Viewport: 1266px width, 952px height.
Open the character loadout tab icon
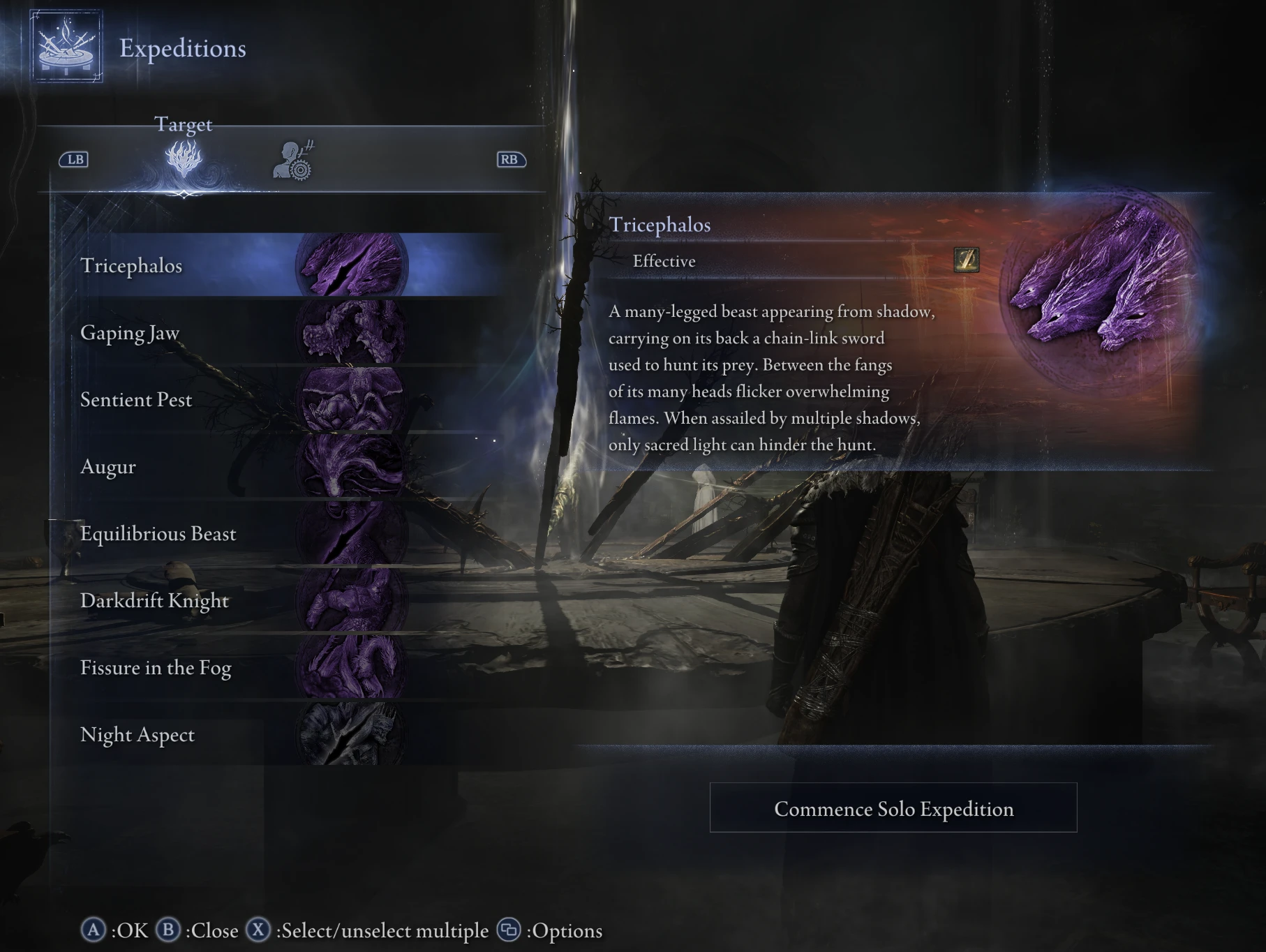click(x=293, y=159)
